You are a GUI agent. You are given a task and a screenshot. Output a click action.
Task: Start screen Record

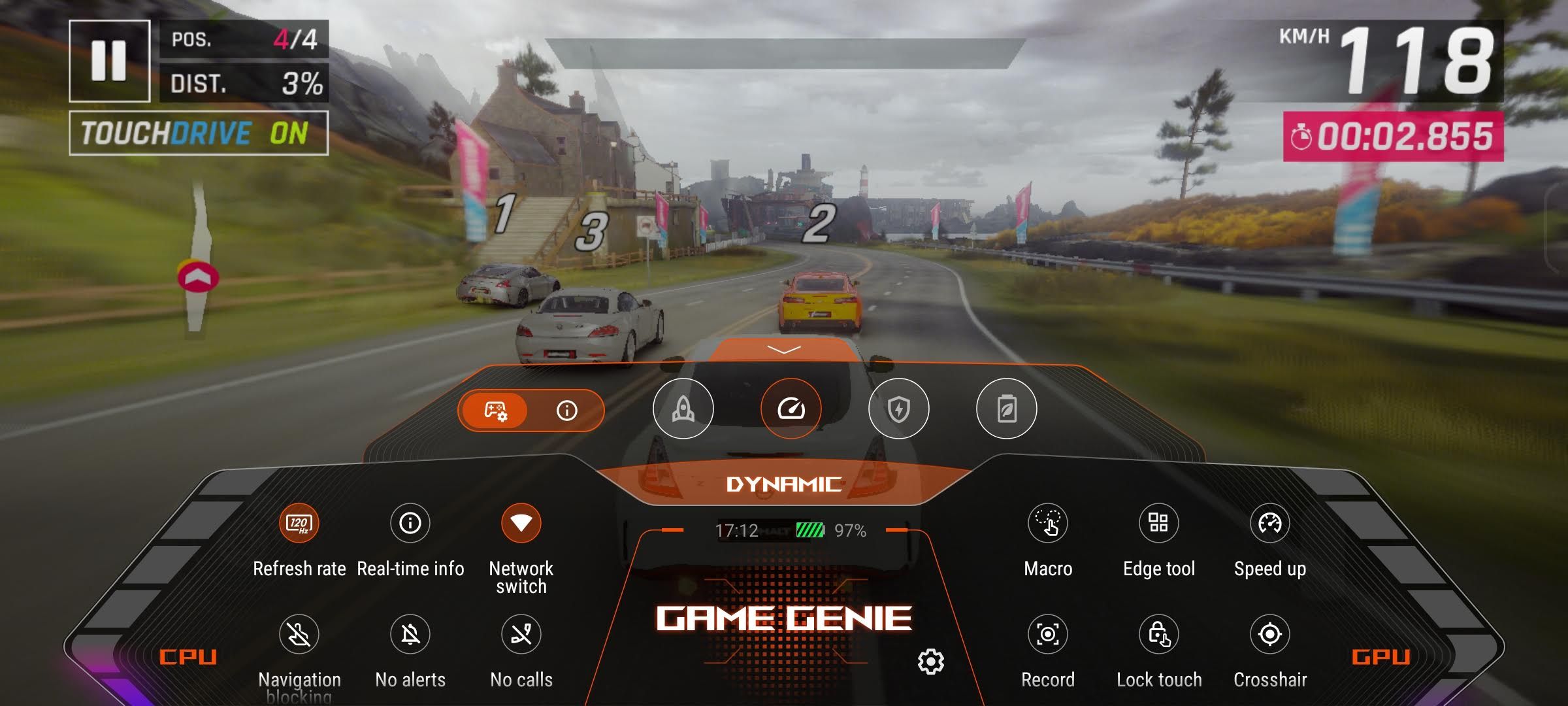[x=1048, y=634]
